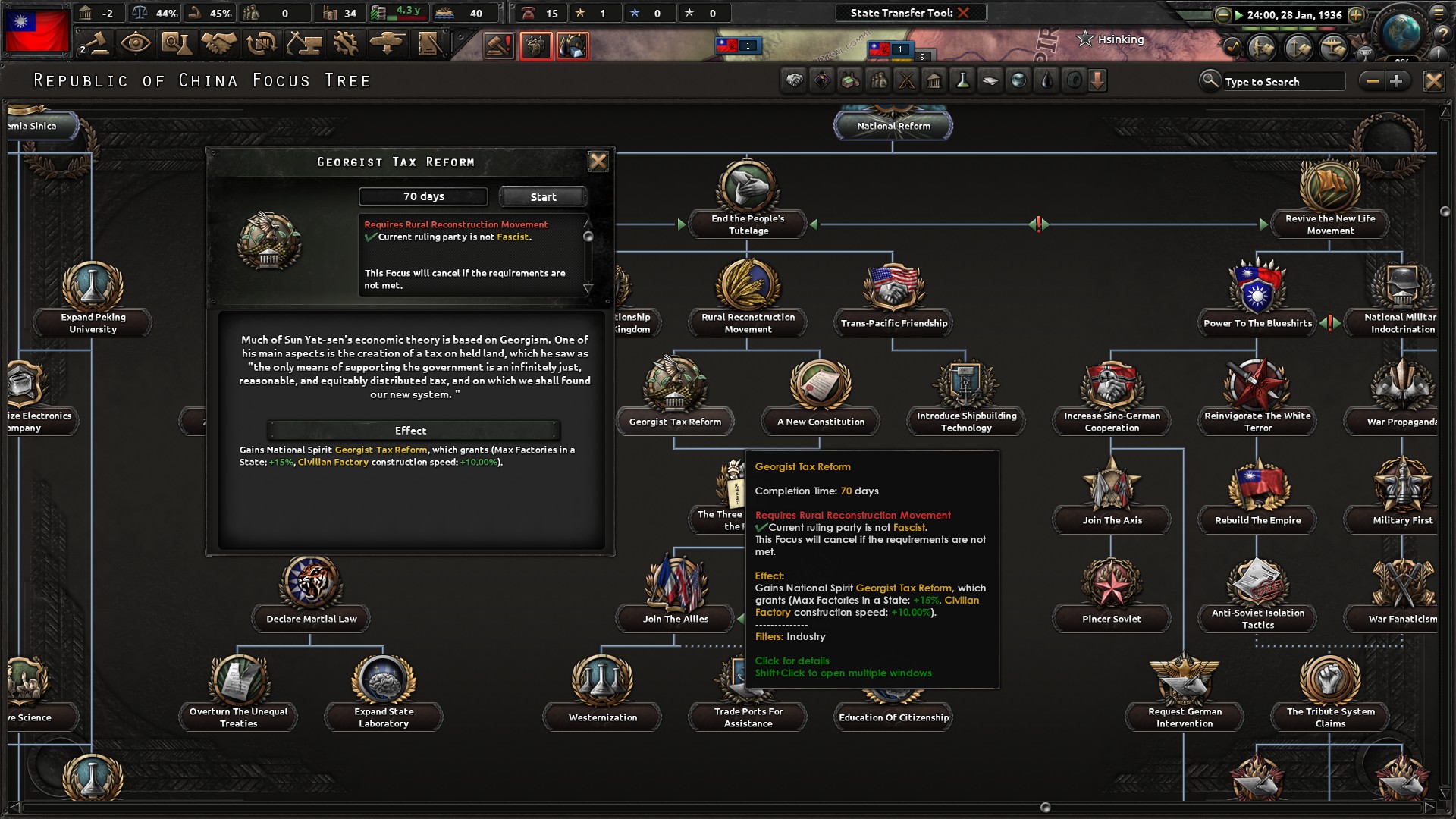Screen dimensions: 1456x819
Task: Open the Oil resource focus filter dropdown
Action: coord(1047,80)
